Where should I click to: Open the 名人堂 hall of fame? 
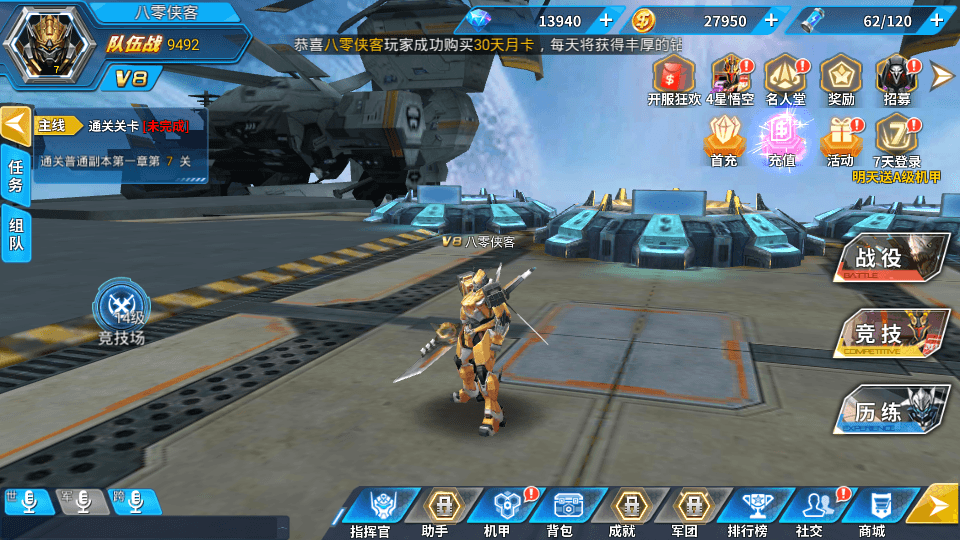[x=785, y=78]
